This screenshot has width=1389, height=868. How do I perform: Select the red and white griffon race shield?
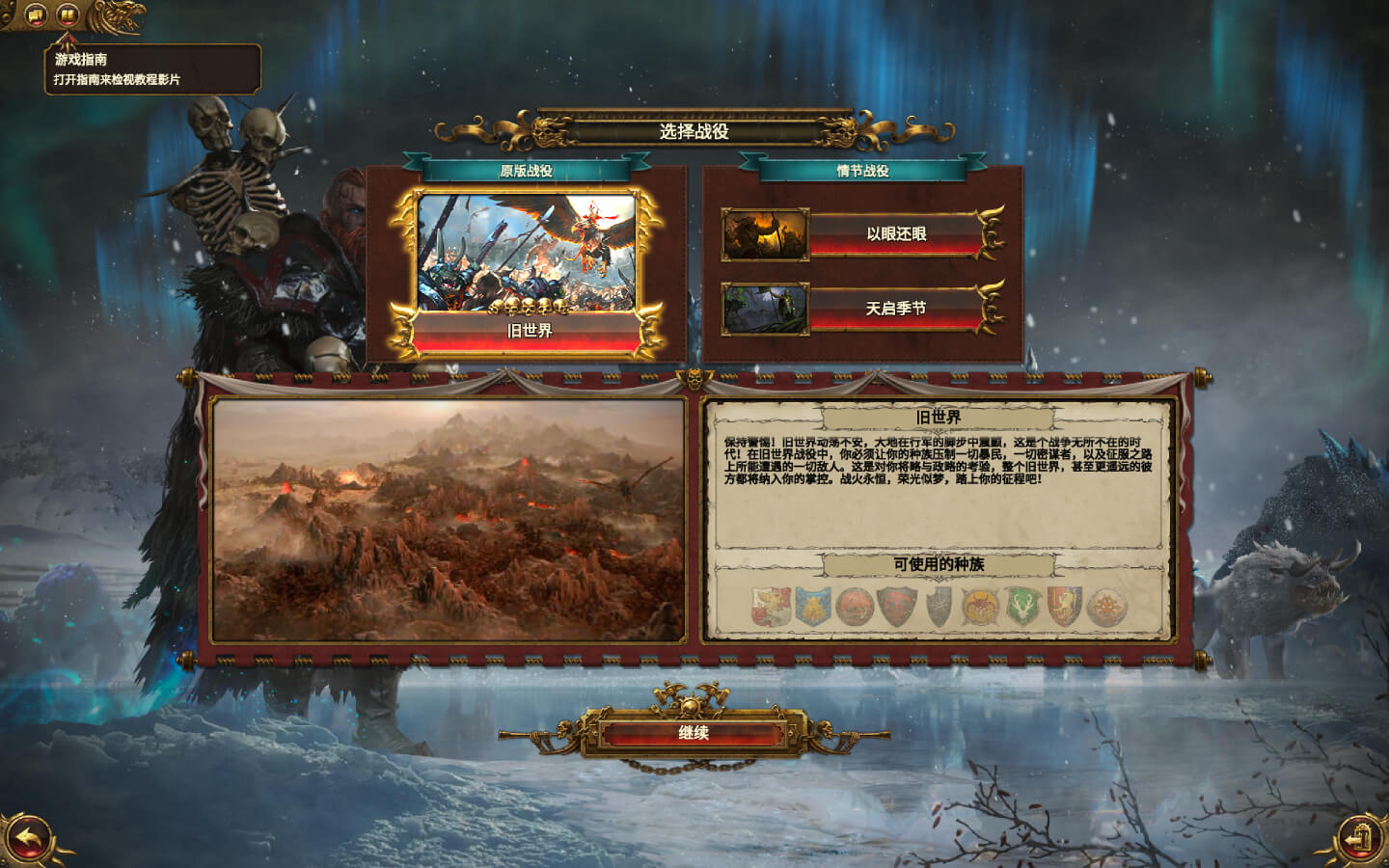pyautogui.click(x=771, y=607)
